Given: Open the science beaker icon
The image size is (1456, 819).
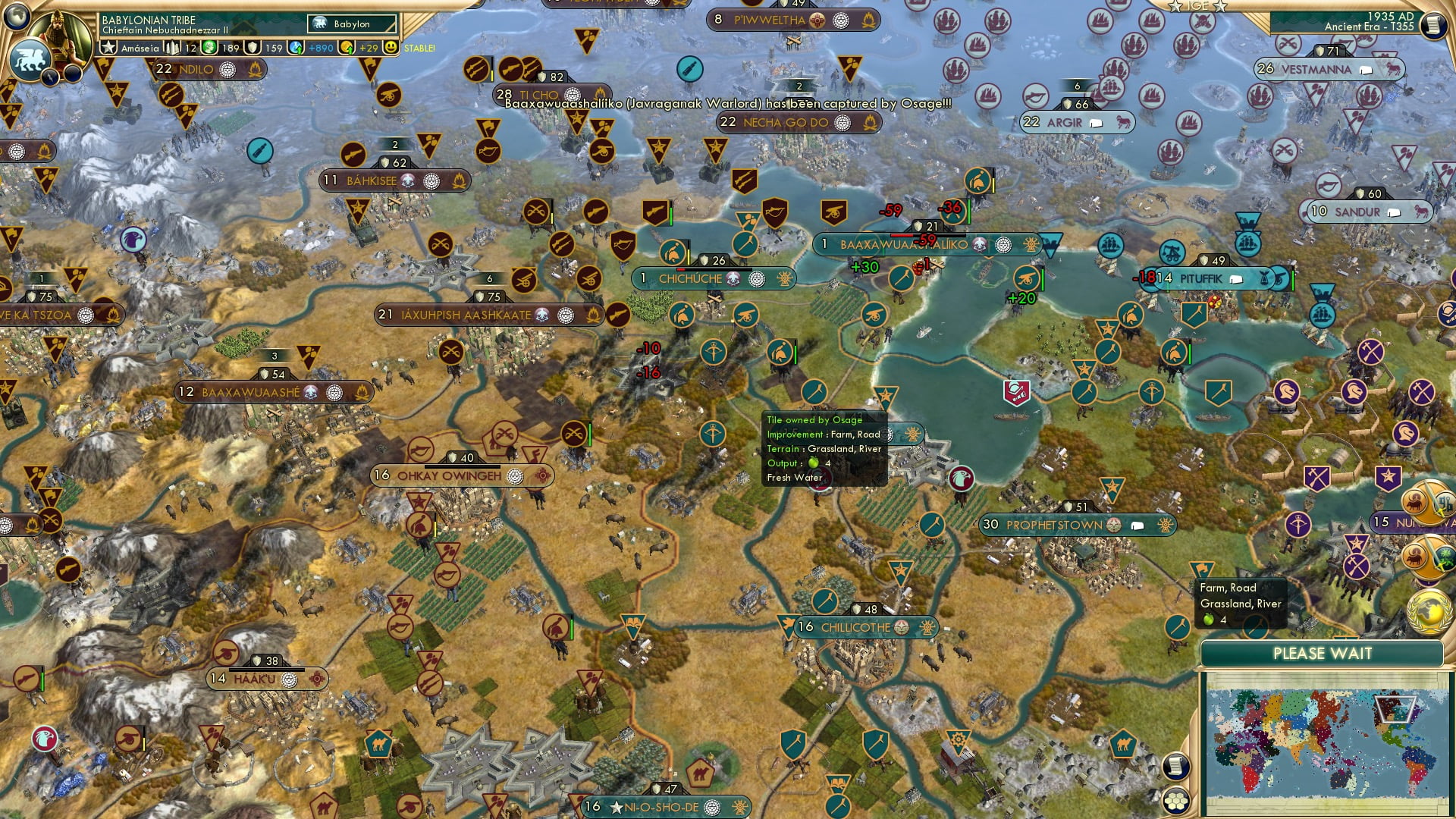Looking at the screenshot, I should click(x=297, y=48).
